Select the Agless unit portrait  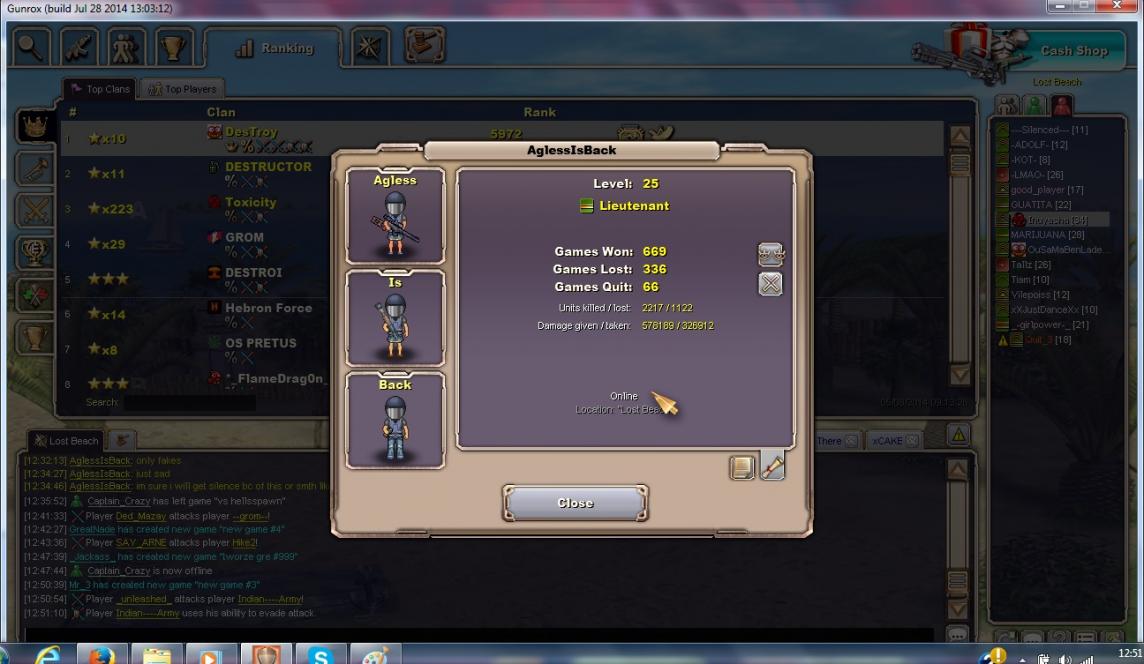point(395,216)
